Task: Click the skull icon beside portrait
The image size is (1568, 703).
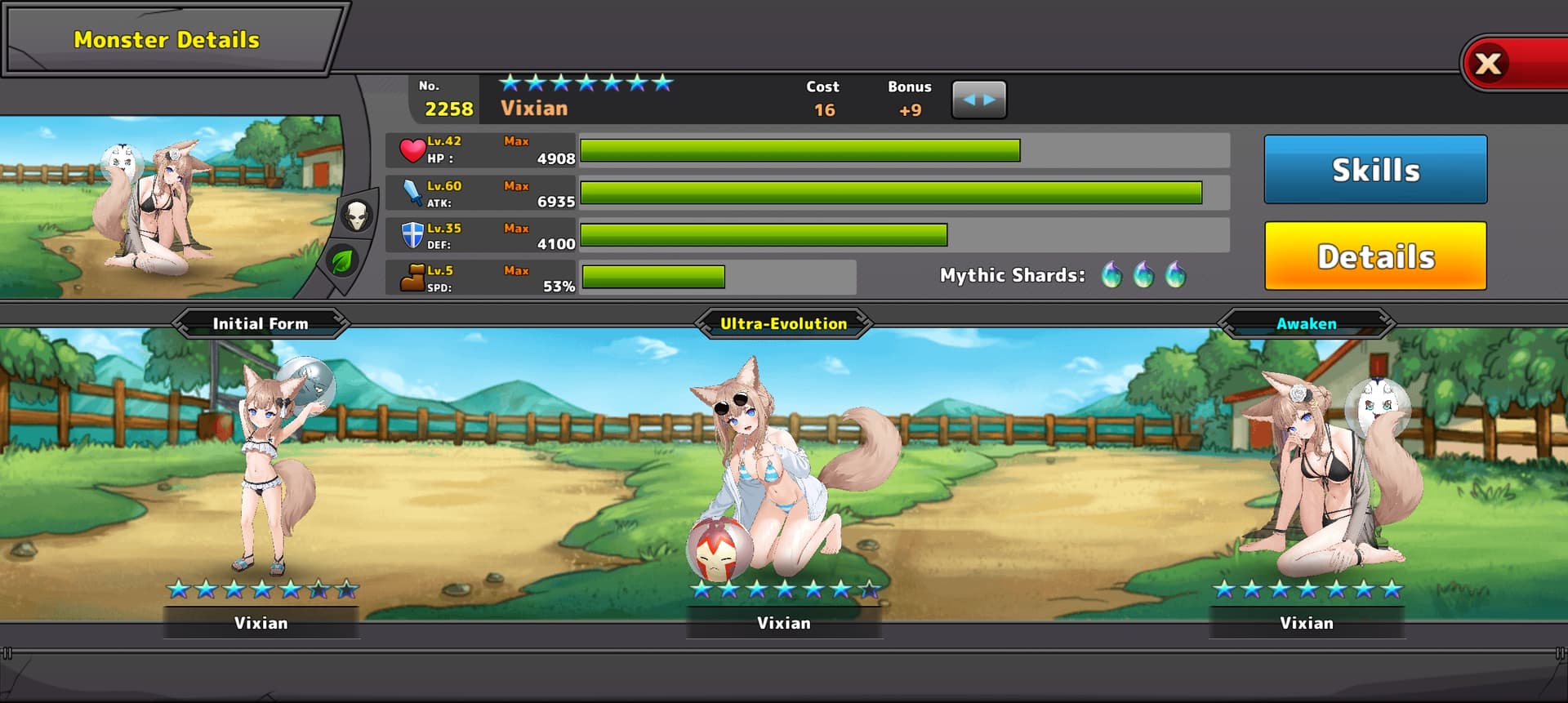Action: [x=356, y=216]
